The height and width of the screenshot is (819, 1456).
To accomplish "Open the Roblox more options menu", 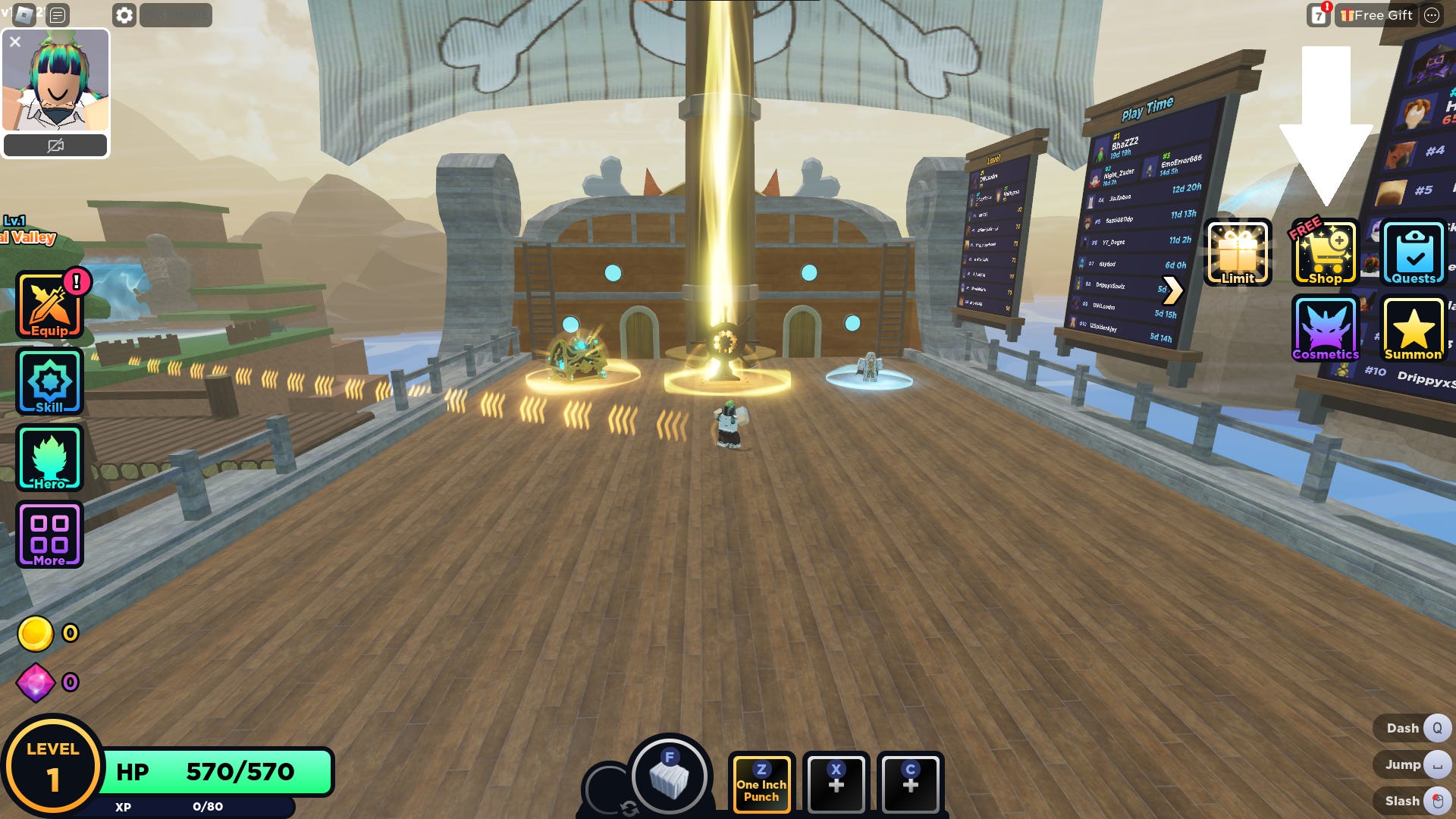I will (x=1432, y=15).
